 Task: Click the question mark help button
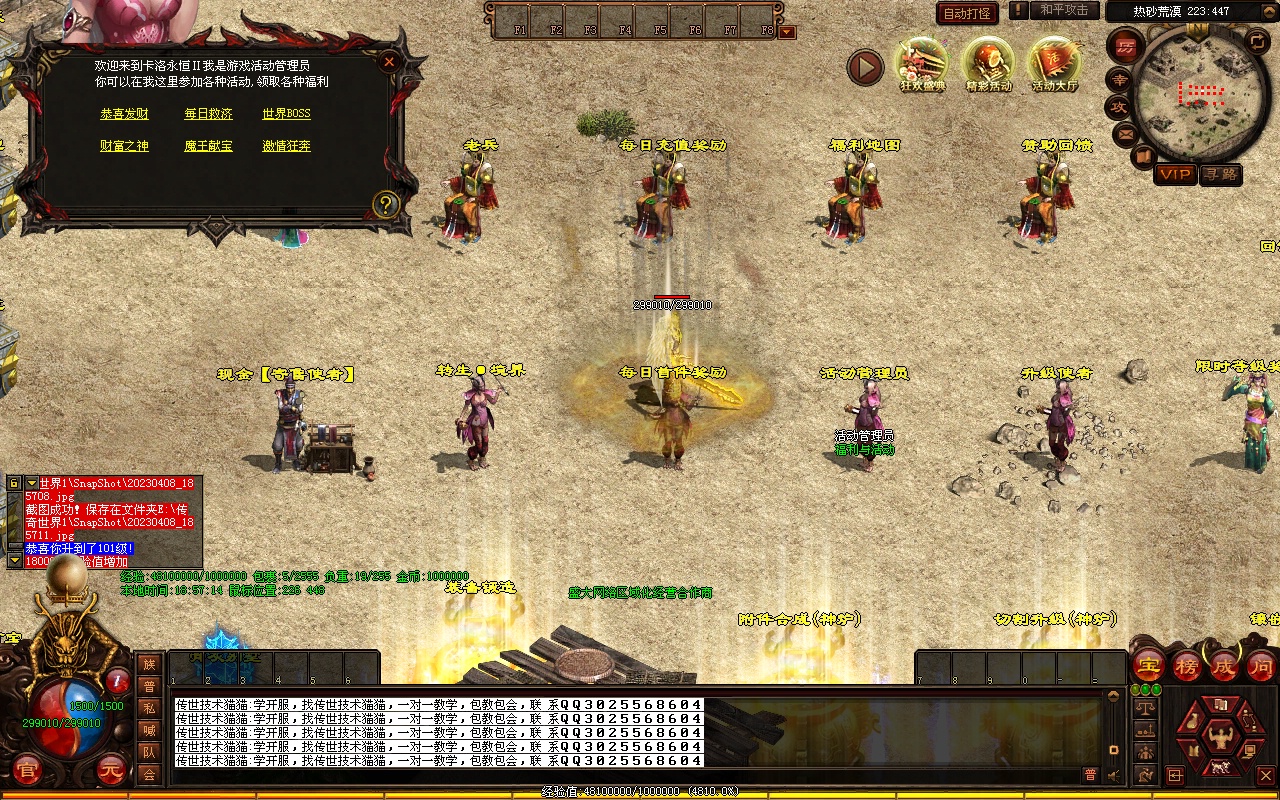click(x=386, y=205)
